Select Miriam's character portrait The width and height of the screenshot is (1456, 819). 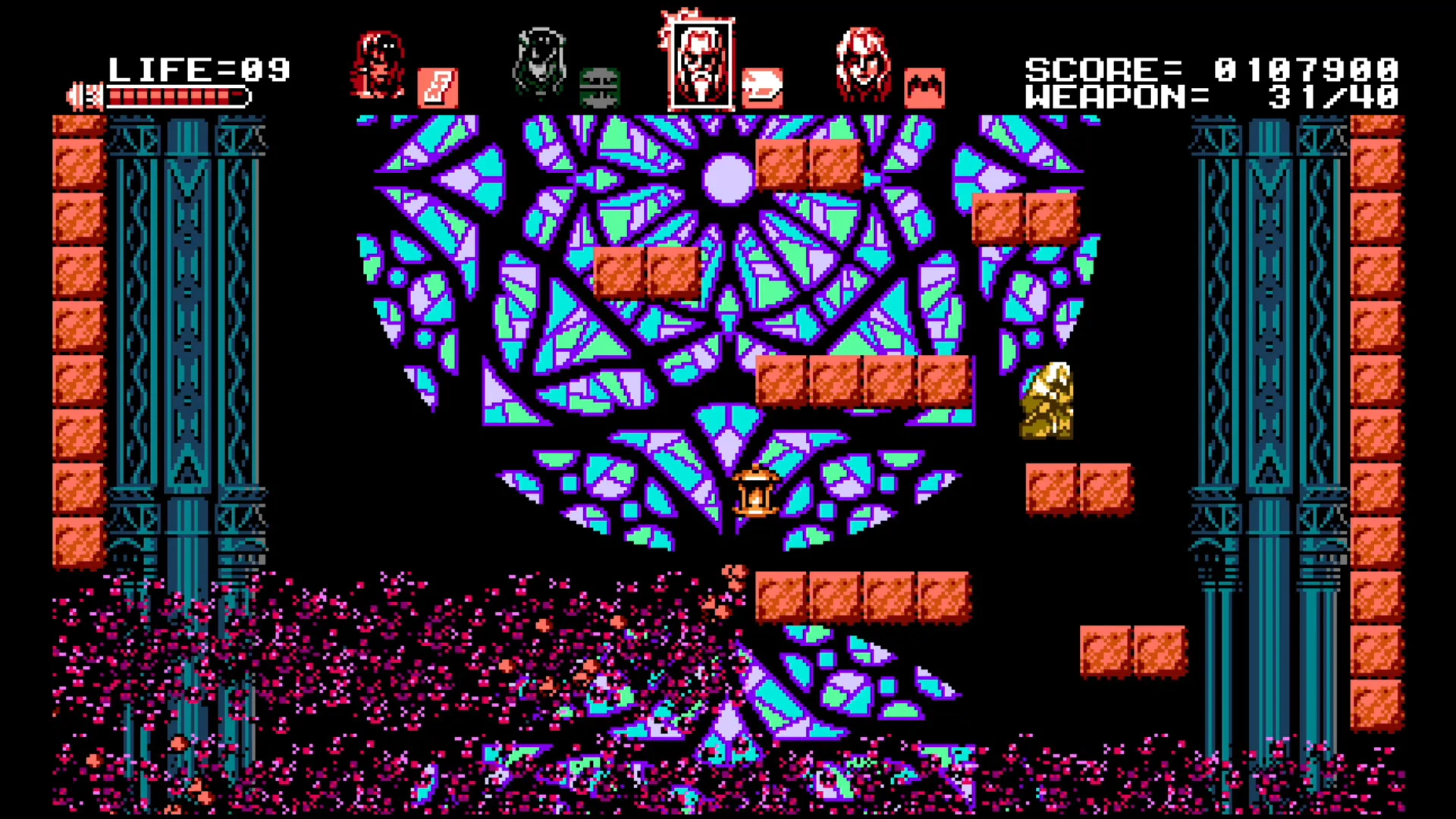(x=541, y=61)
